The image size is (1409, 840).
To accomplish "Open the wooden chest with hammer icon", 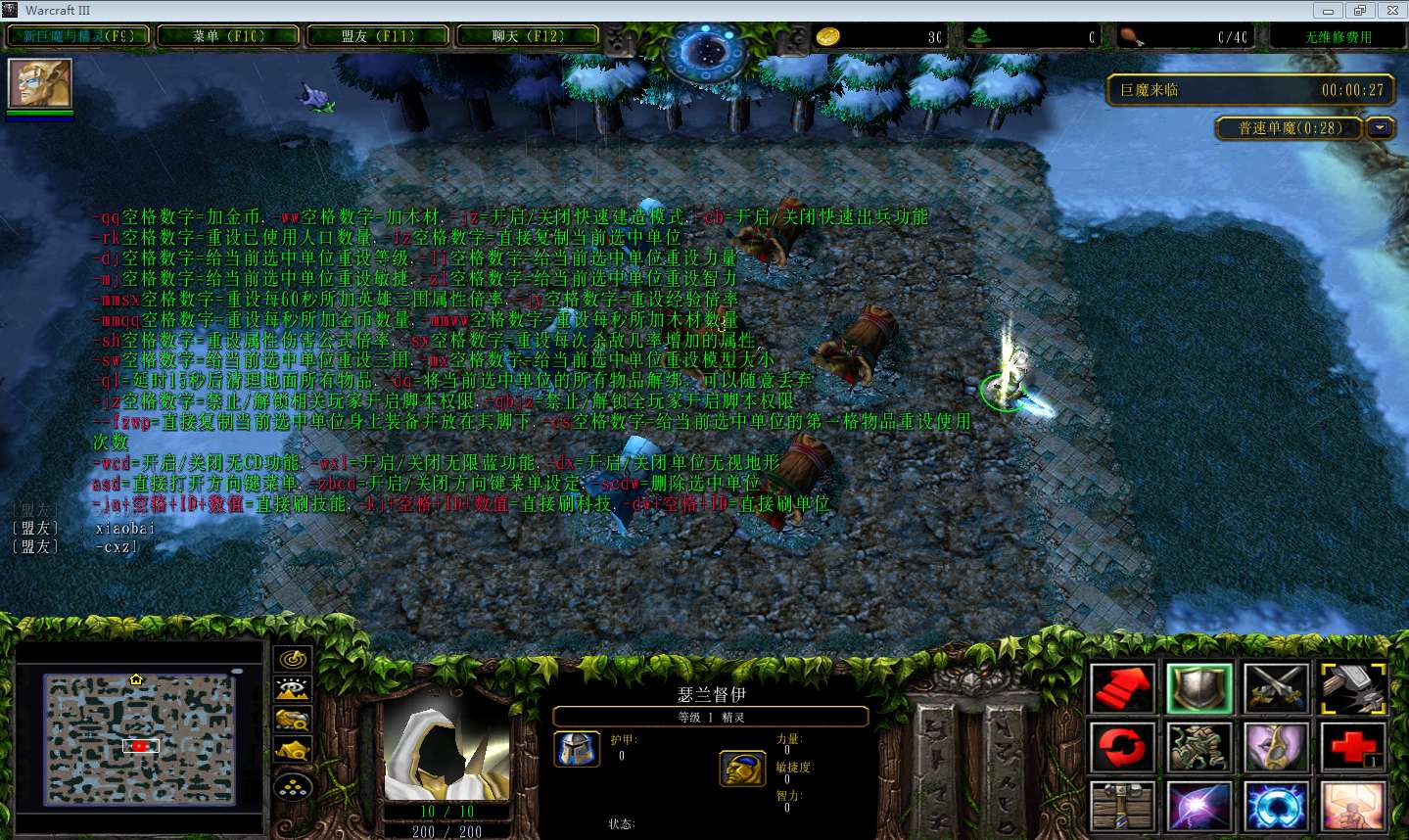I will pos(1123,806).
